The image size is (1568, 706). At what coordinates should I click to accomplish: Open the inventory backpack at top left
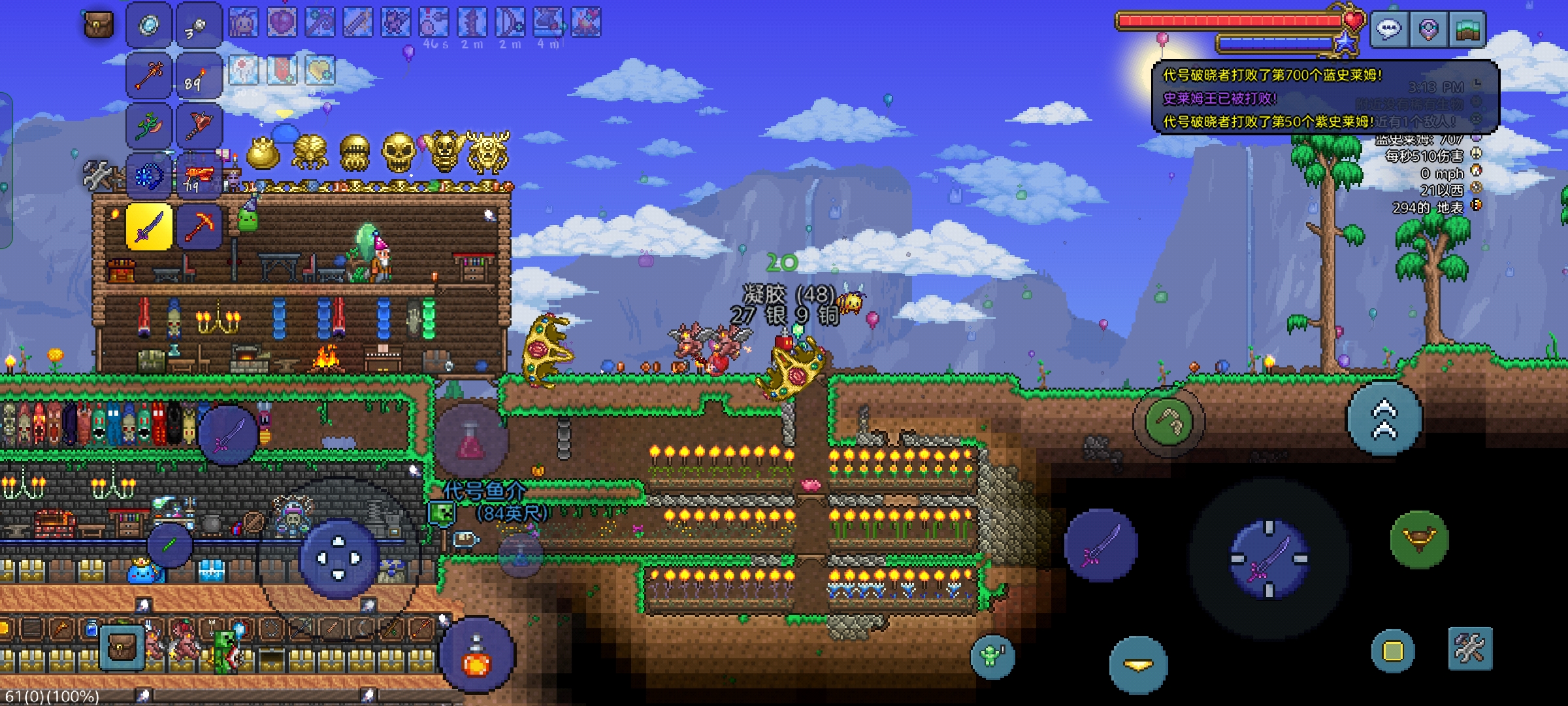99,25
